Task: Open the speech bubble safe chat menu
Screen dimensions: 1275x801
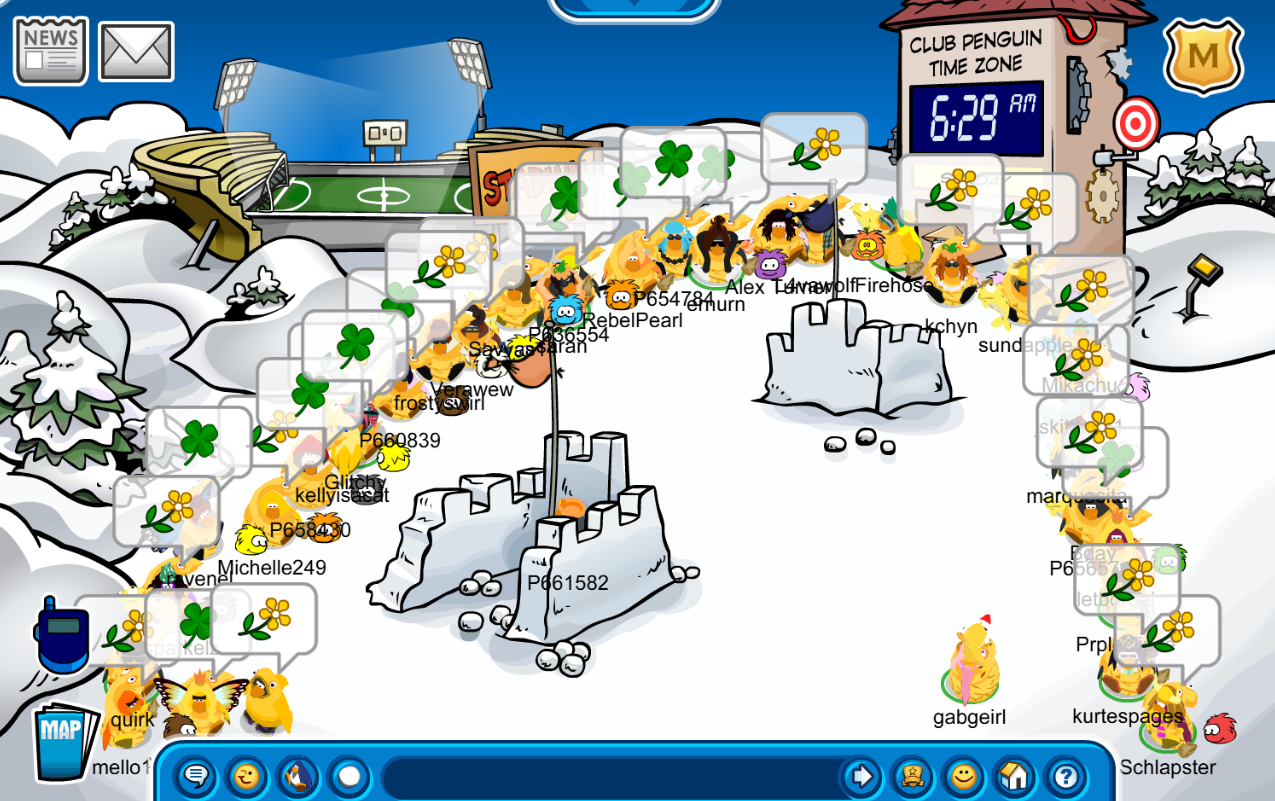Action: tap(197, 776)
